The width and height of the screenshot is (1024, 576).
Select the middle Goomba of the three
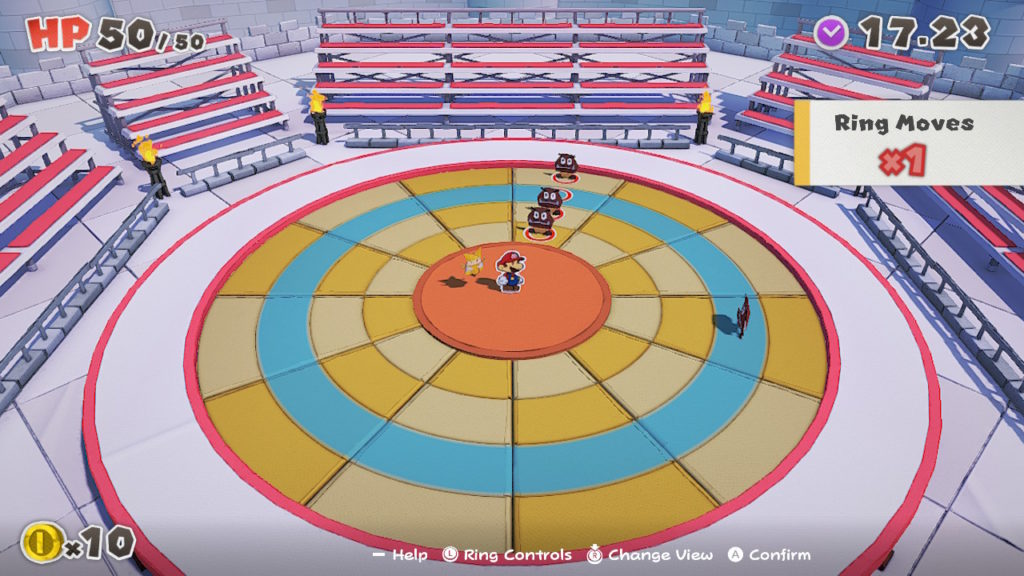(x=549, y=198)
